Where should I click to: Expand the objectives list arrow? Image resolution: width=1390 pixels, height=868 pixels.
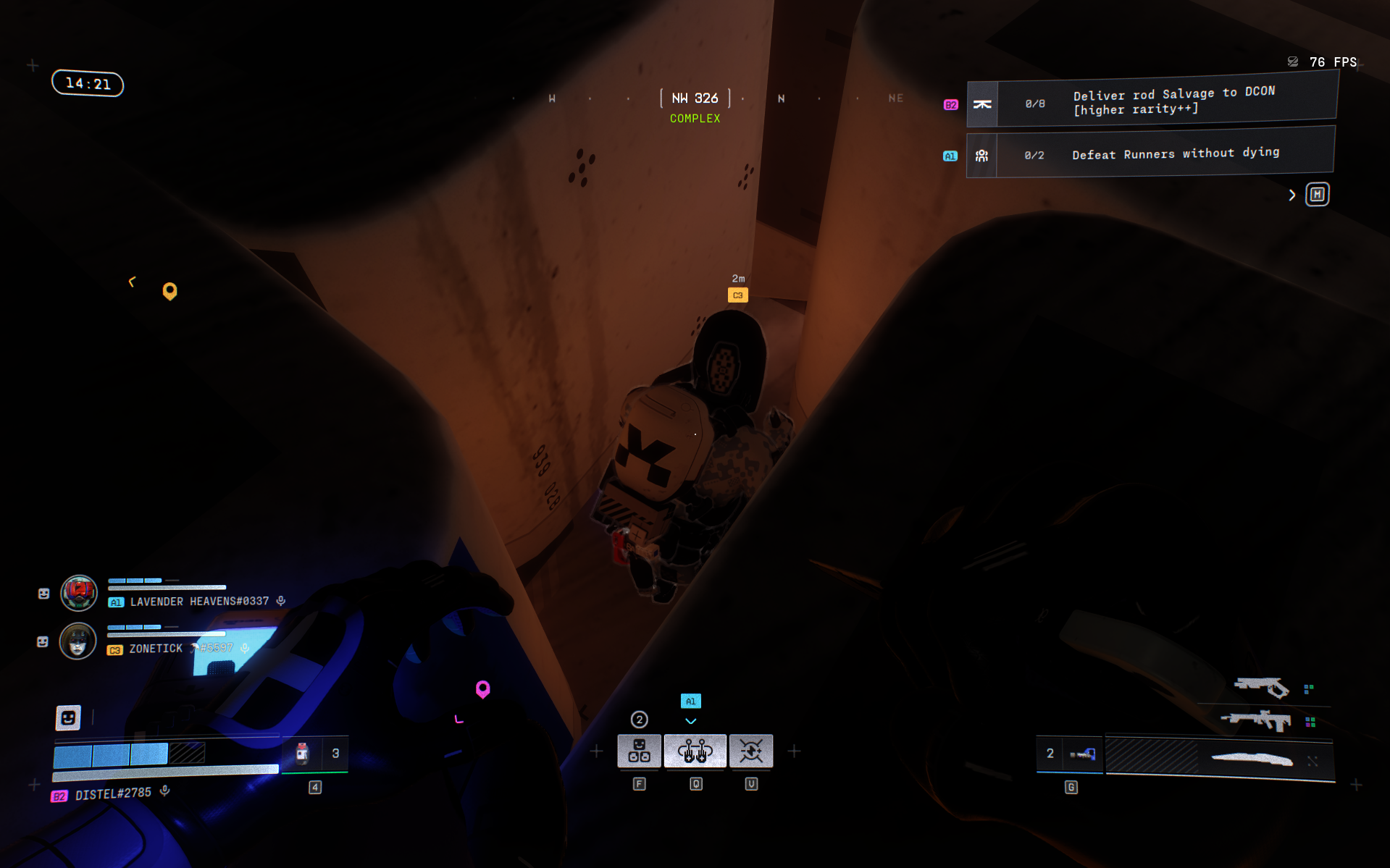coord(1292,195)
